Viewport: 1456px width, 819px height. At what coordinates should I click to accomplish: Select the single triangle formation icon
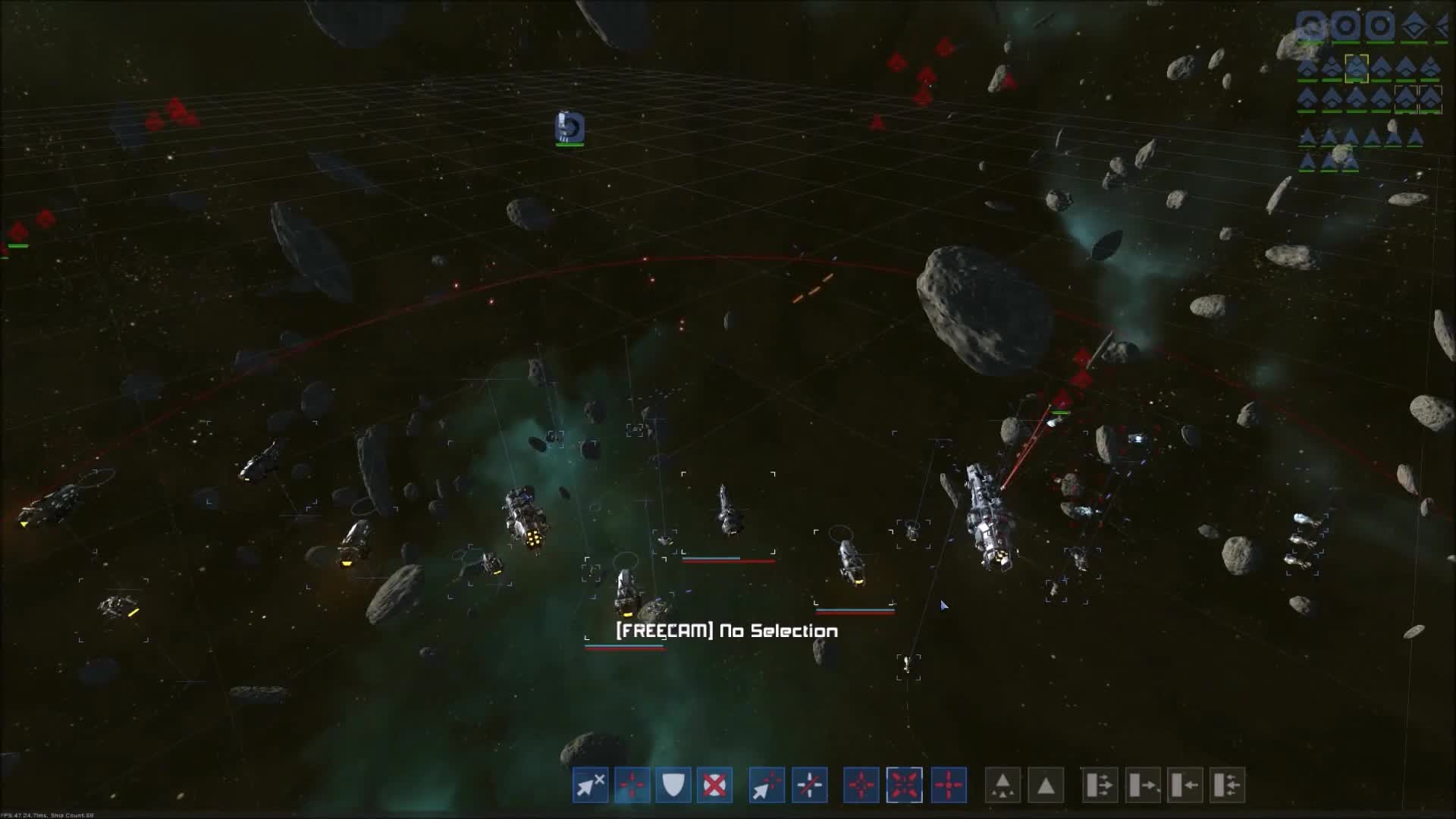1044,786
